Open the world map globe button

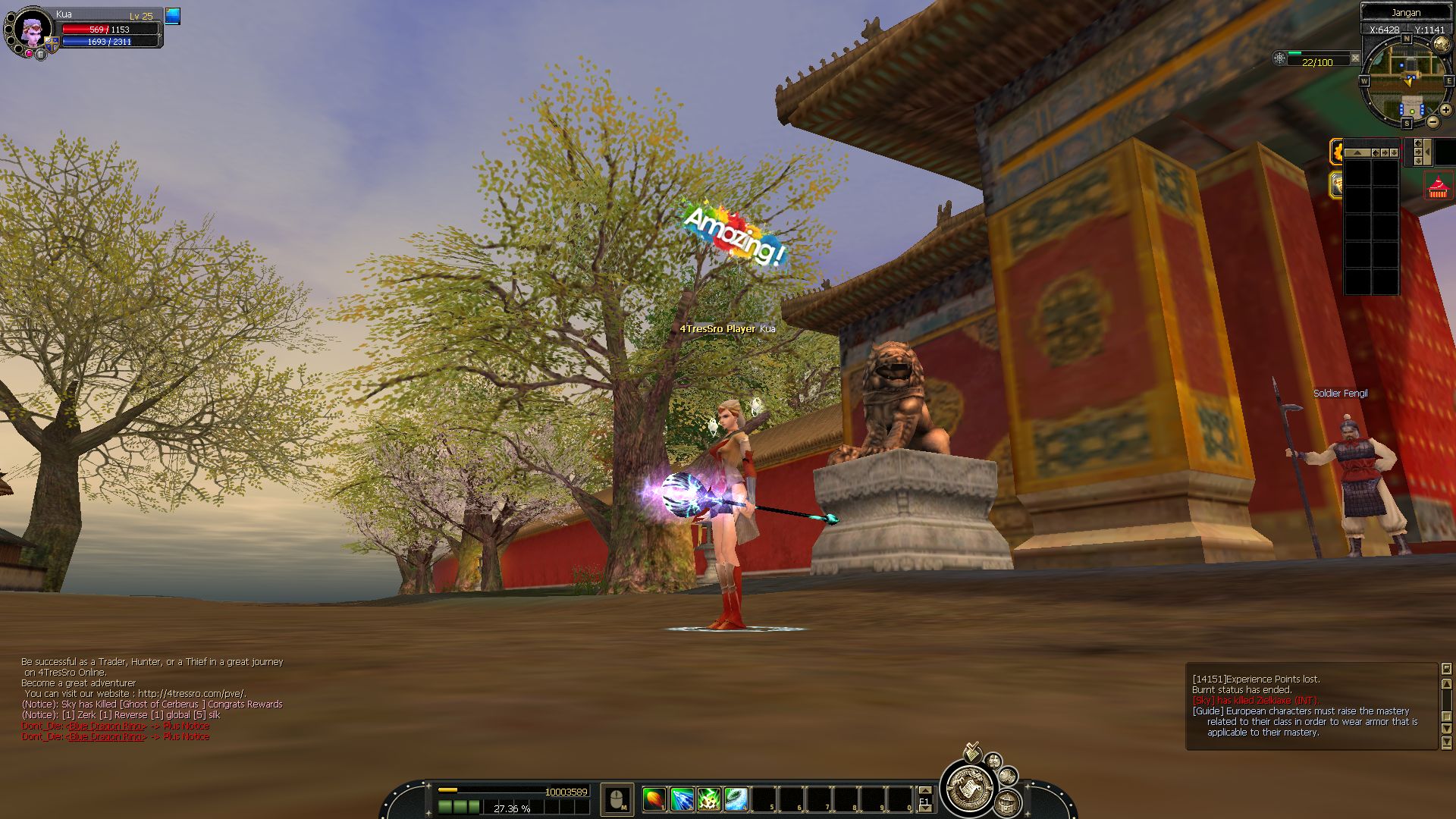1441,45
